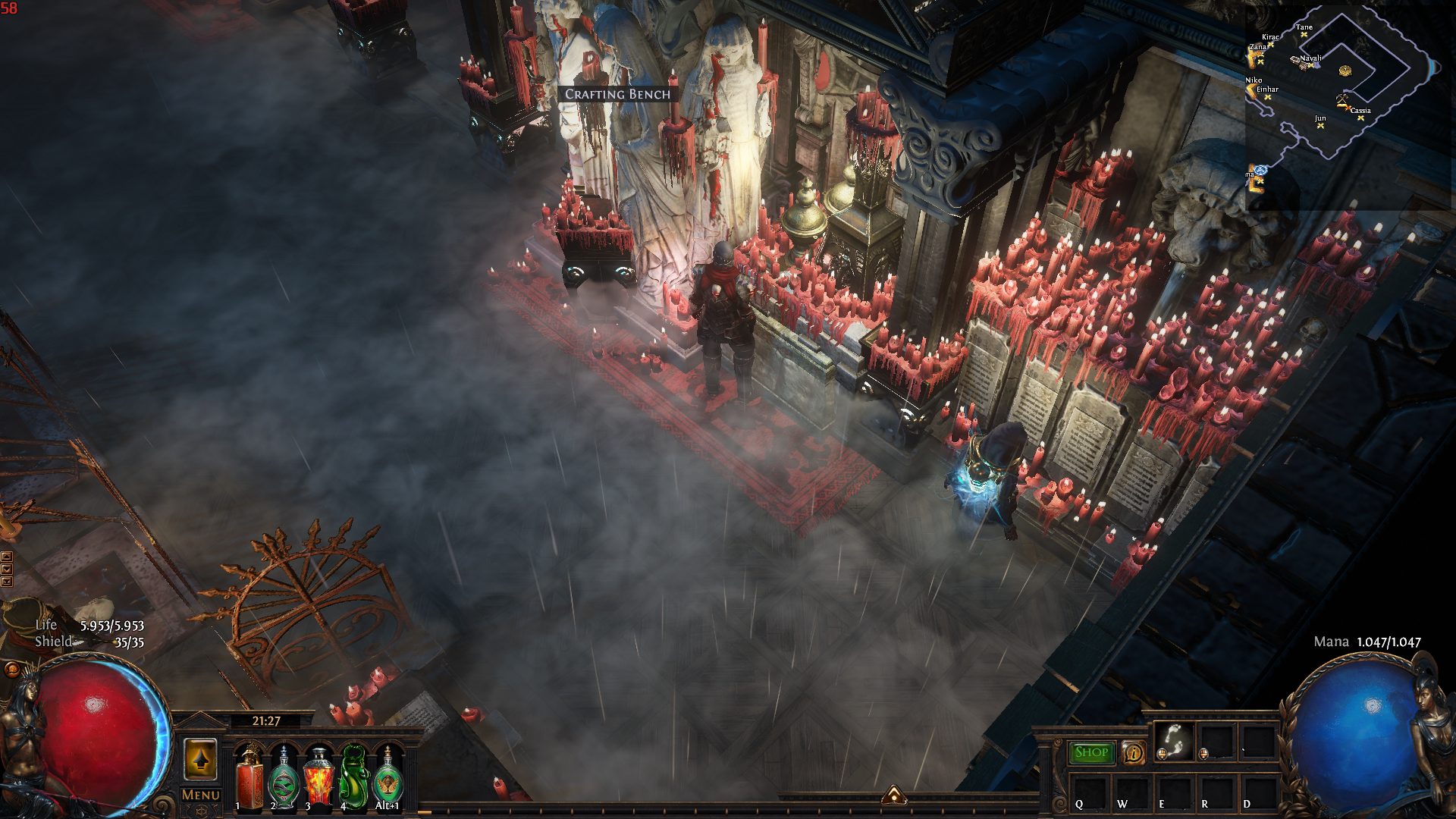This screenshot has width=1456, height=819.
Task: Use the green serpent flask in slot 2
Action: 284,779
